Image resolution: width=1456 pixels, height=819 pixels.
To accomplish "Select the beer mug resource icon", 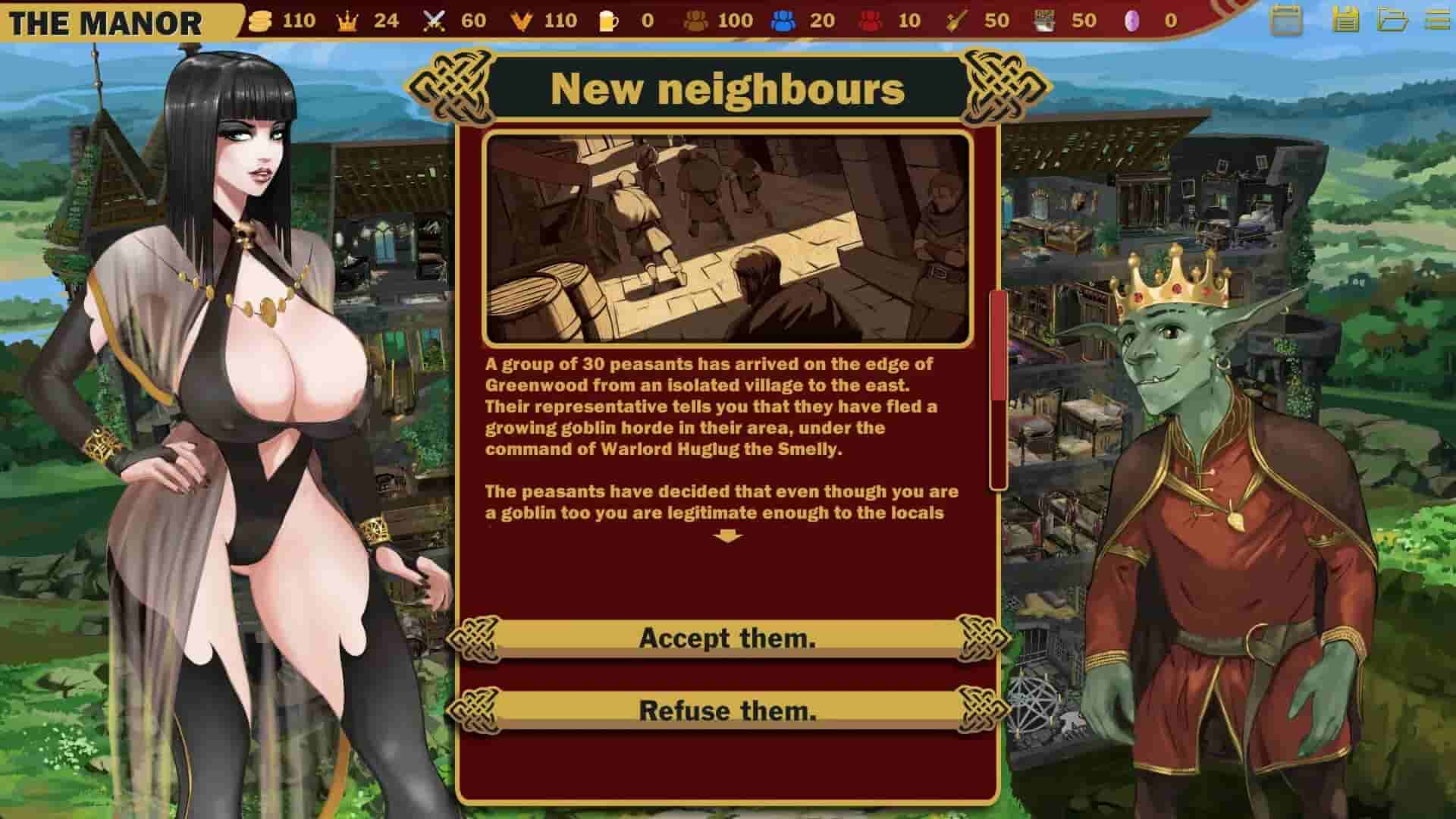I will tap(607, 21).
